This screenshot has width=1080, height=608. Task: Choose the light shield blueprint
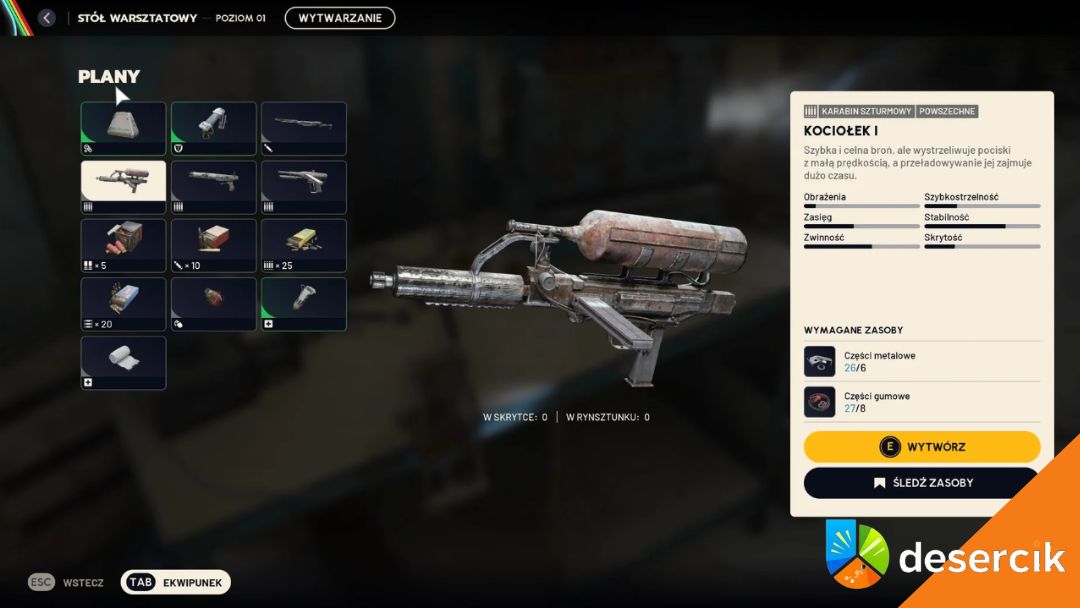[x=213, y=128]
